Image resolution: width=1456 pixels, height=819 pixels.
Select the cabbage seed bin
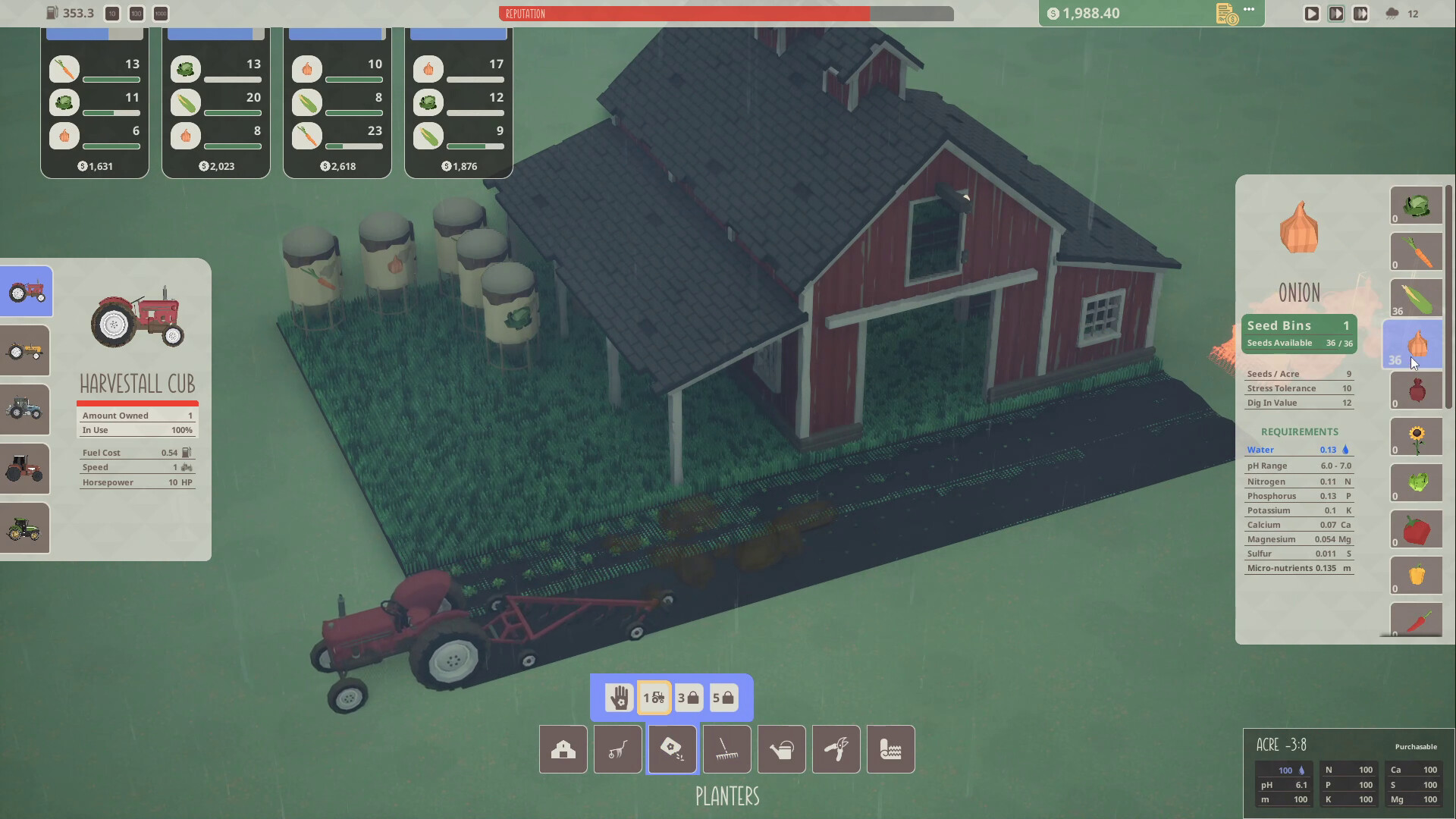click(x=1417, y=206)
